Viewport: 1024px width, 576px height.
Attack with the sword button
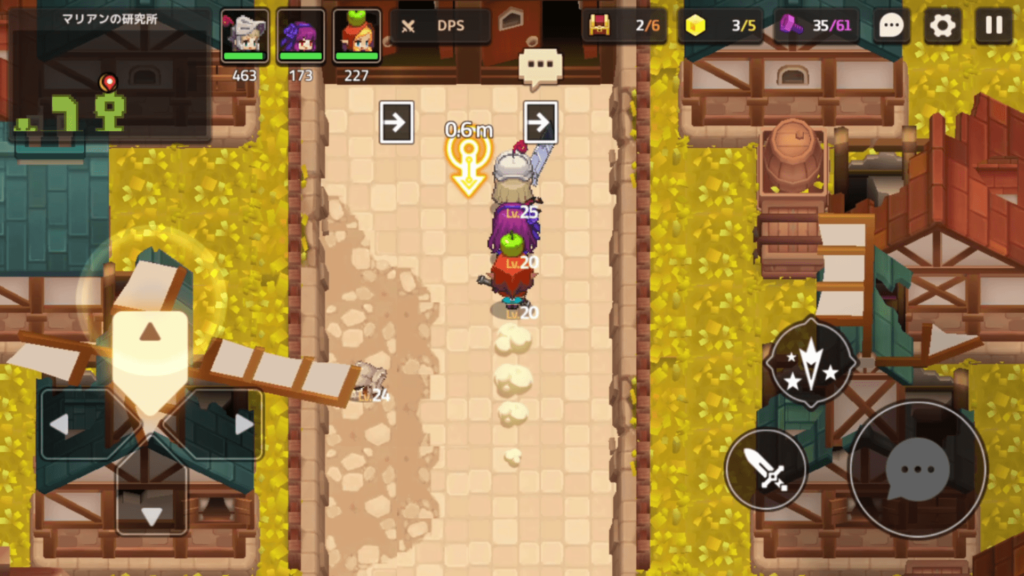[x=766, y=469]
